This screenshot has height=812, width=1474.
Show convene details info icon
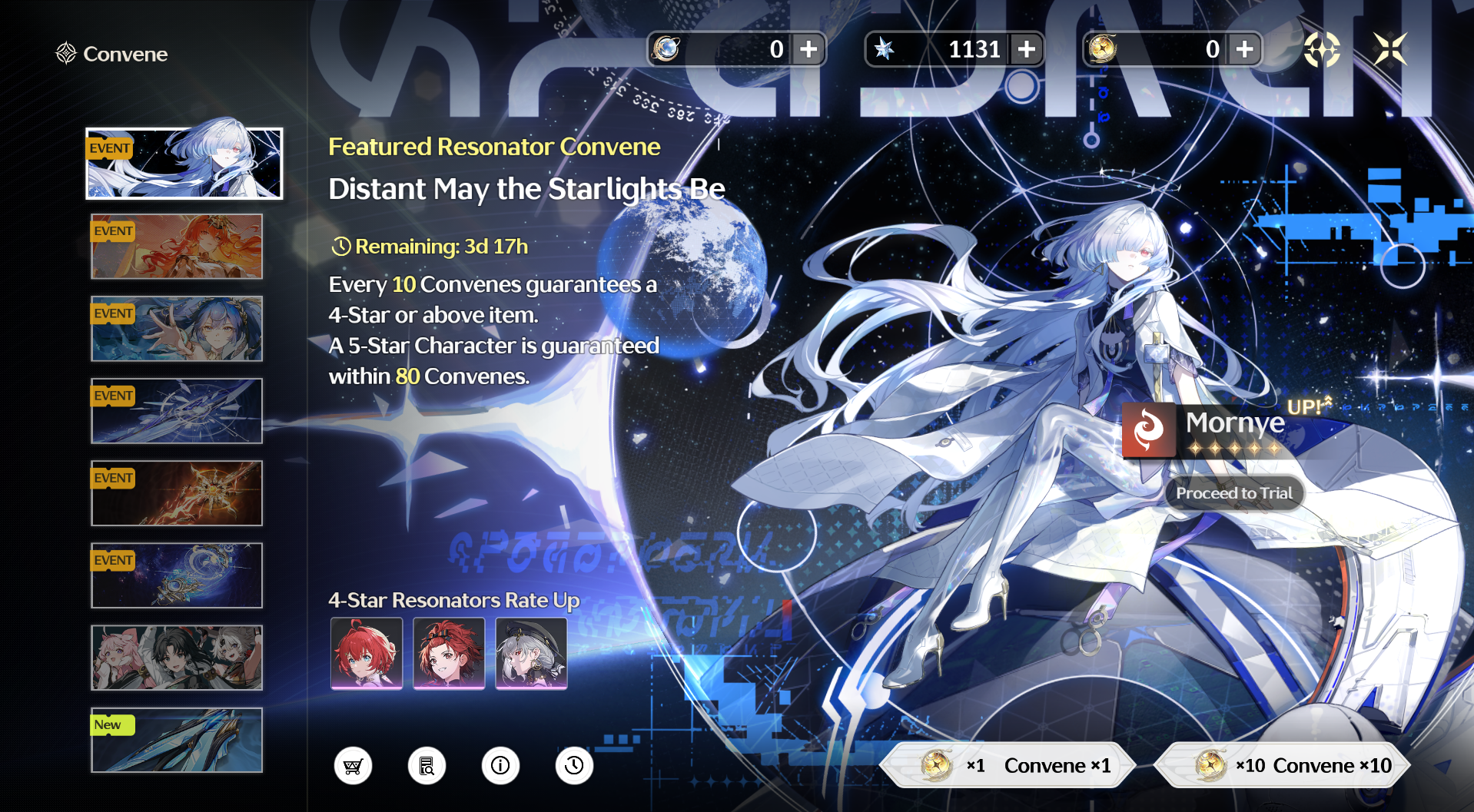(x=500, y=766)
